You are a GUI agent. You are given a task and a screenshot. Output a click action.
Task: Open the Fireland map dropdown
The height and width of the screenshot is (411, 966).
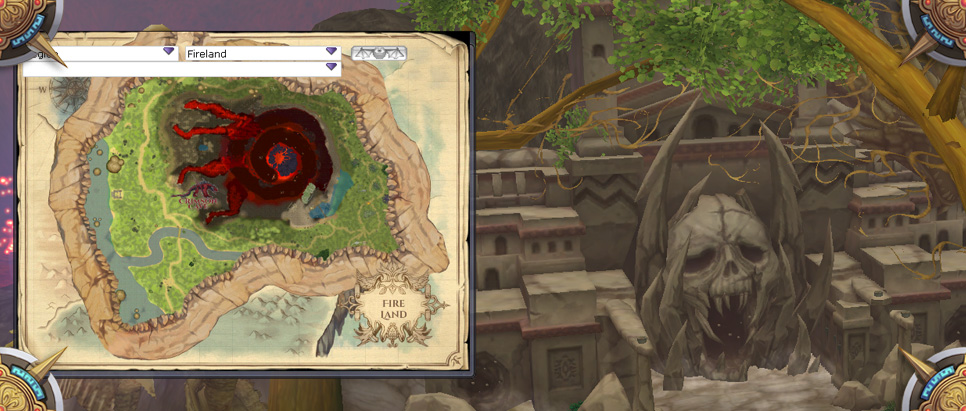point(331,52)
